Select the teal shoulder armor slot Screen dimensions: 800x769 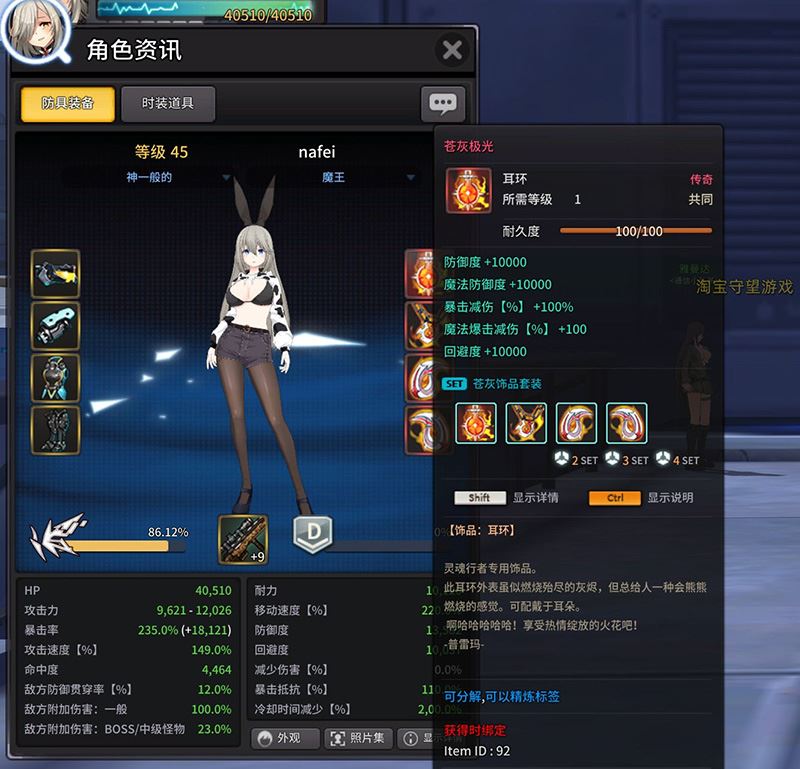[x=56, y=325]
